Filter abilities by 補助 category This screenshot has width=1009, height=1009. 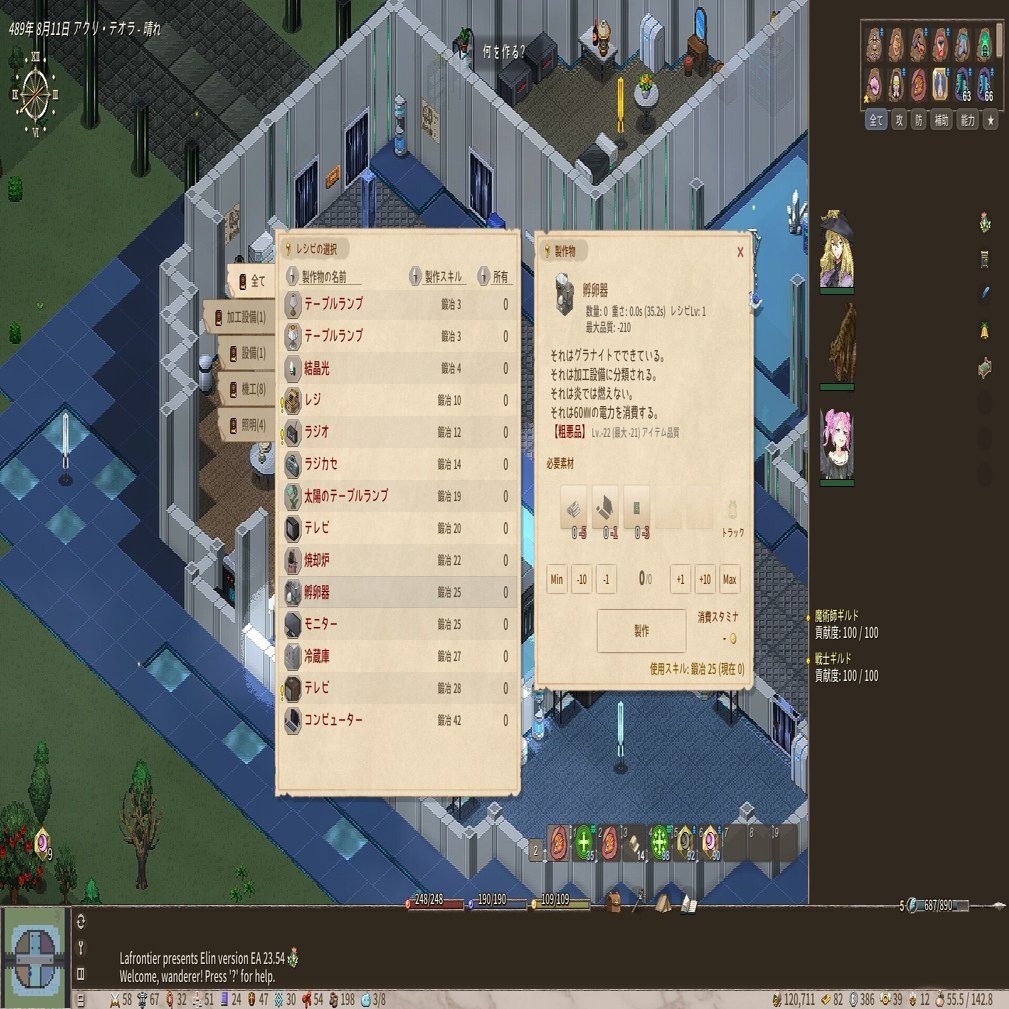[940, 120]
